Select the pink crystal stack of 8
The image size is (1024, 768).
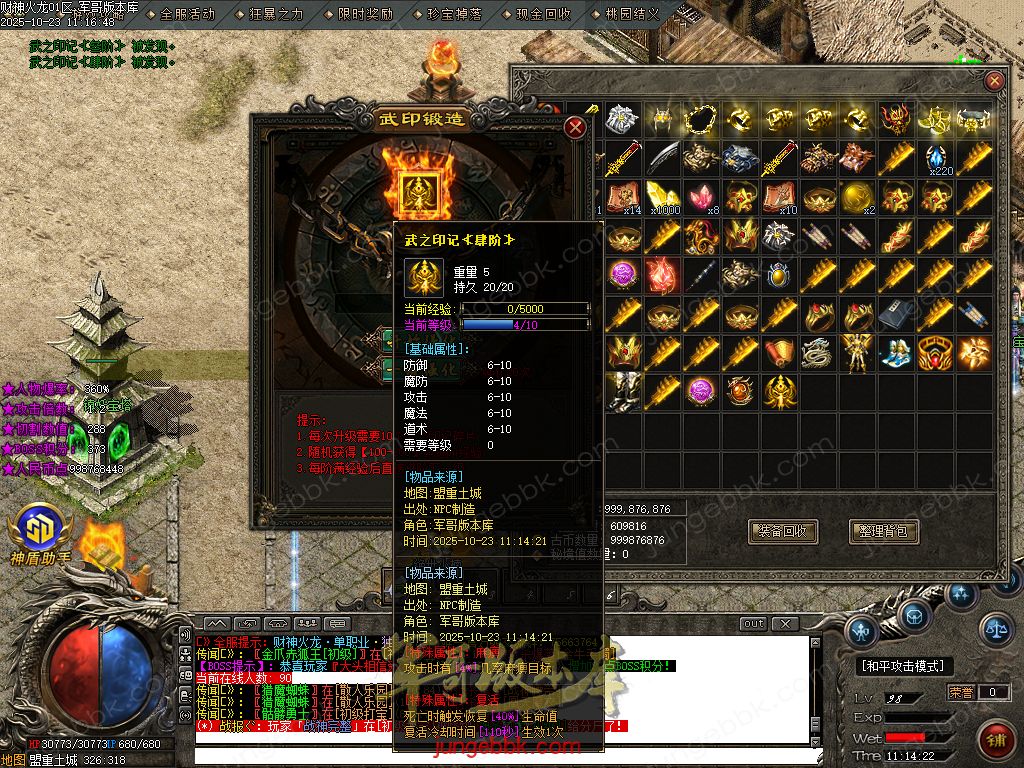(x=700, y=197)
